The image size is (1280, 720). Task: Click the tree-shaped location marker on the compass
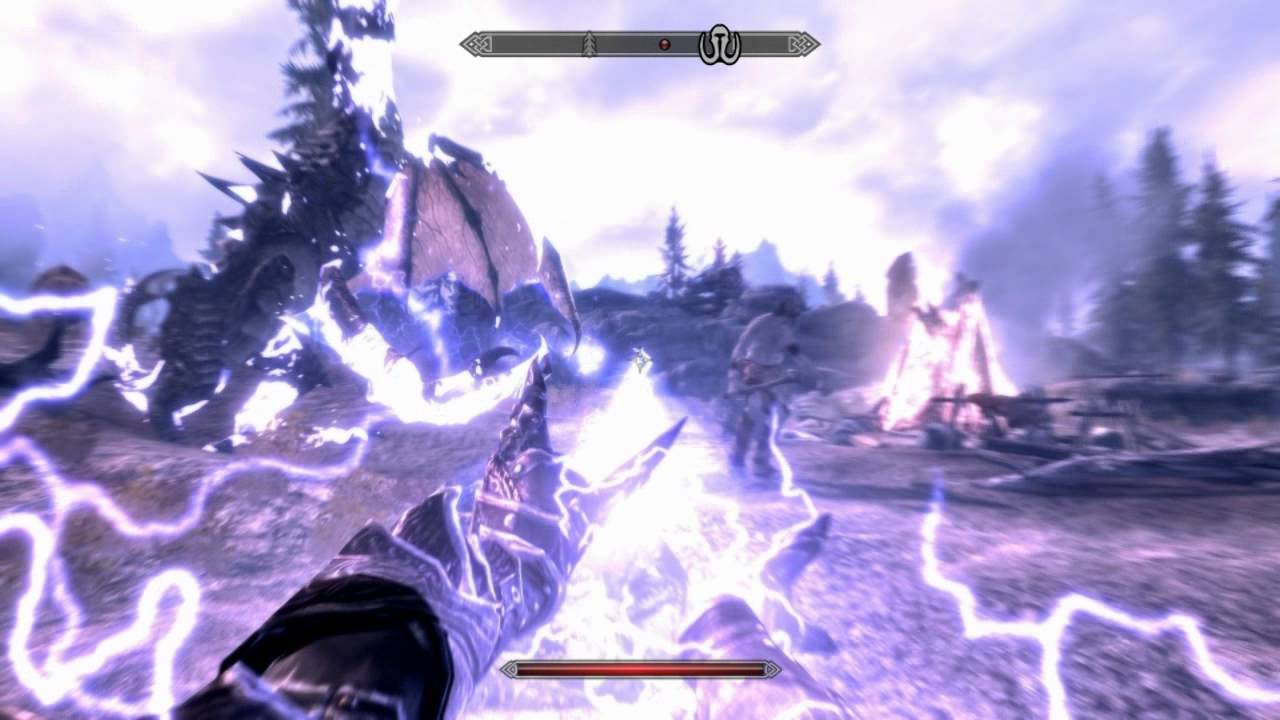tap(590, 43)
